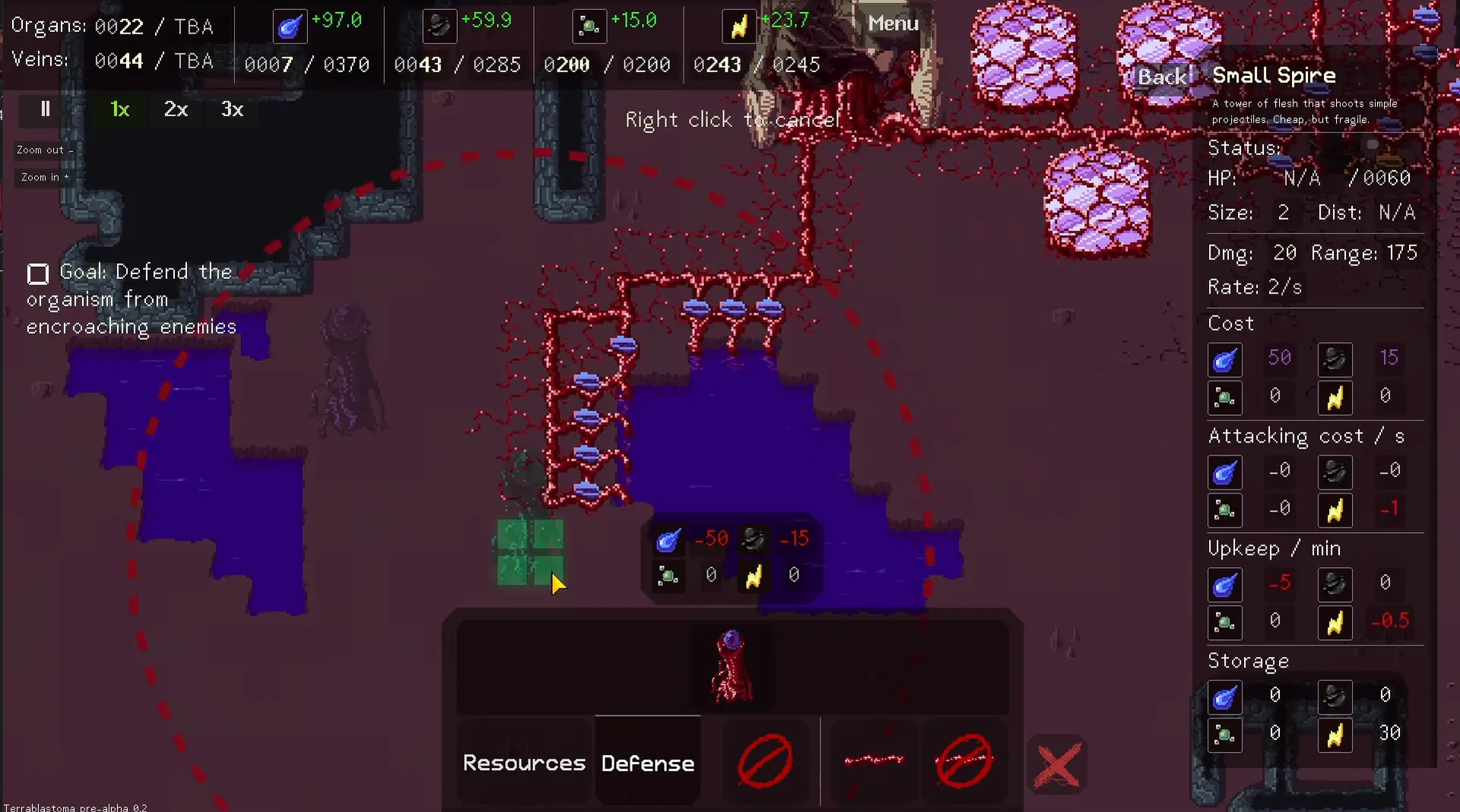Choose the crossed-out vein removal tool

pos(963,760)
